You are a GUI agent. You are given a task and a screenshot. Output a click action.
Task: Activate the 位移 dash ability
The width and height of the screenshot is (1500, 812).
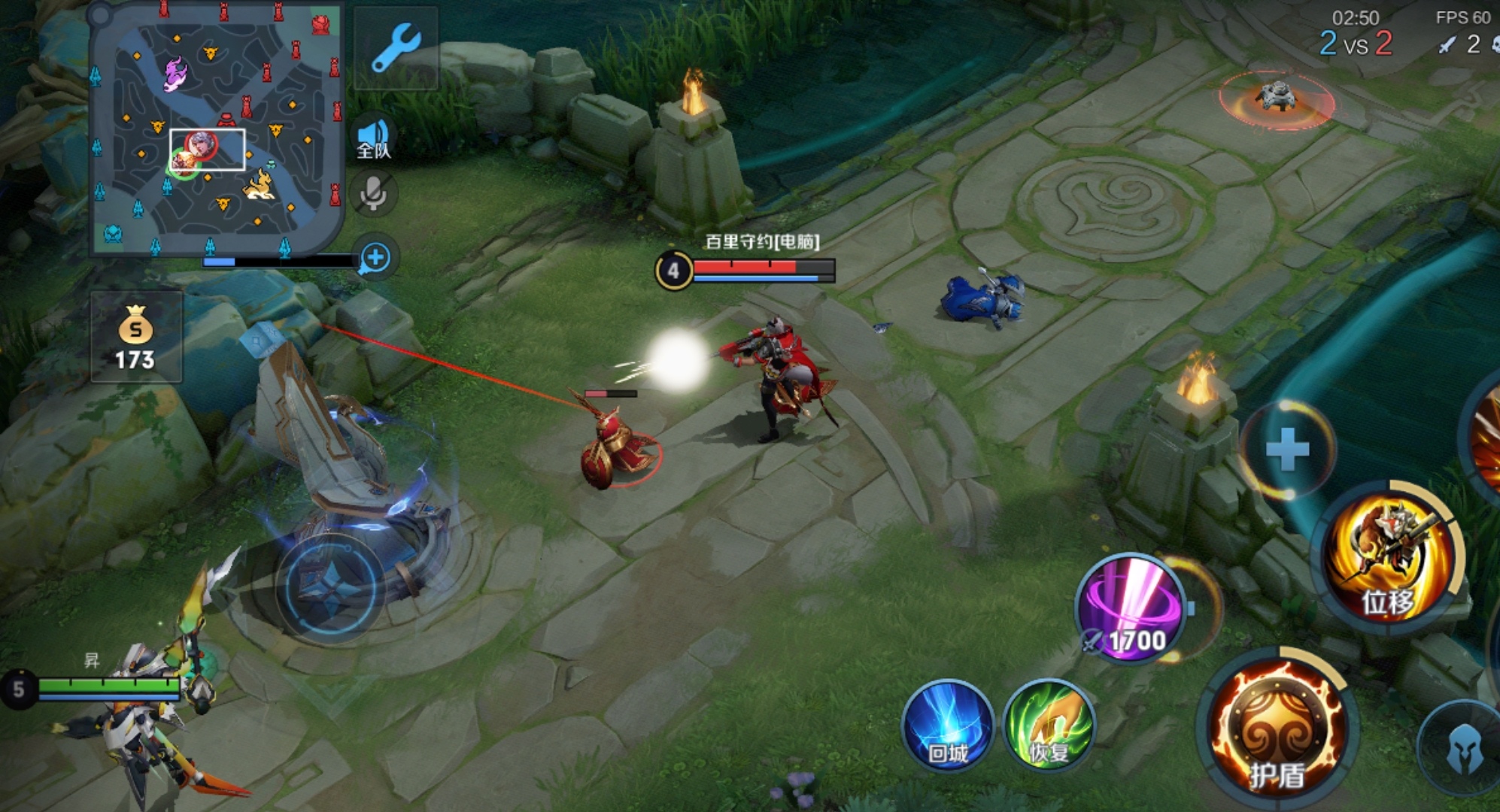click(1389, 558)
